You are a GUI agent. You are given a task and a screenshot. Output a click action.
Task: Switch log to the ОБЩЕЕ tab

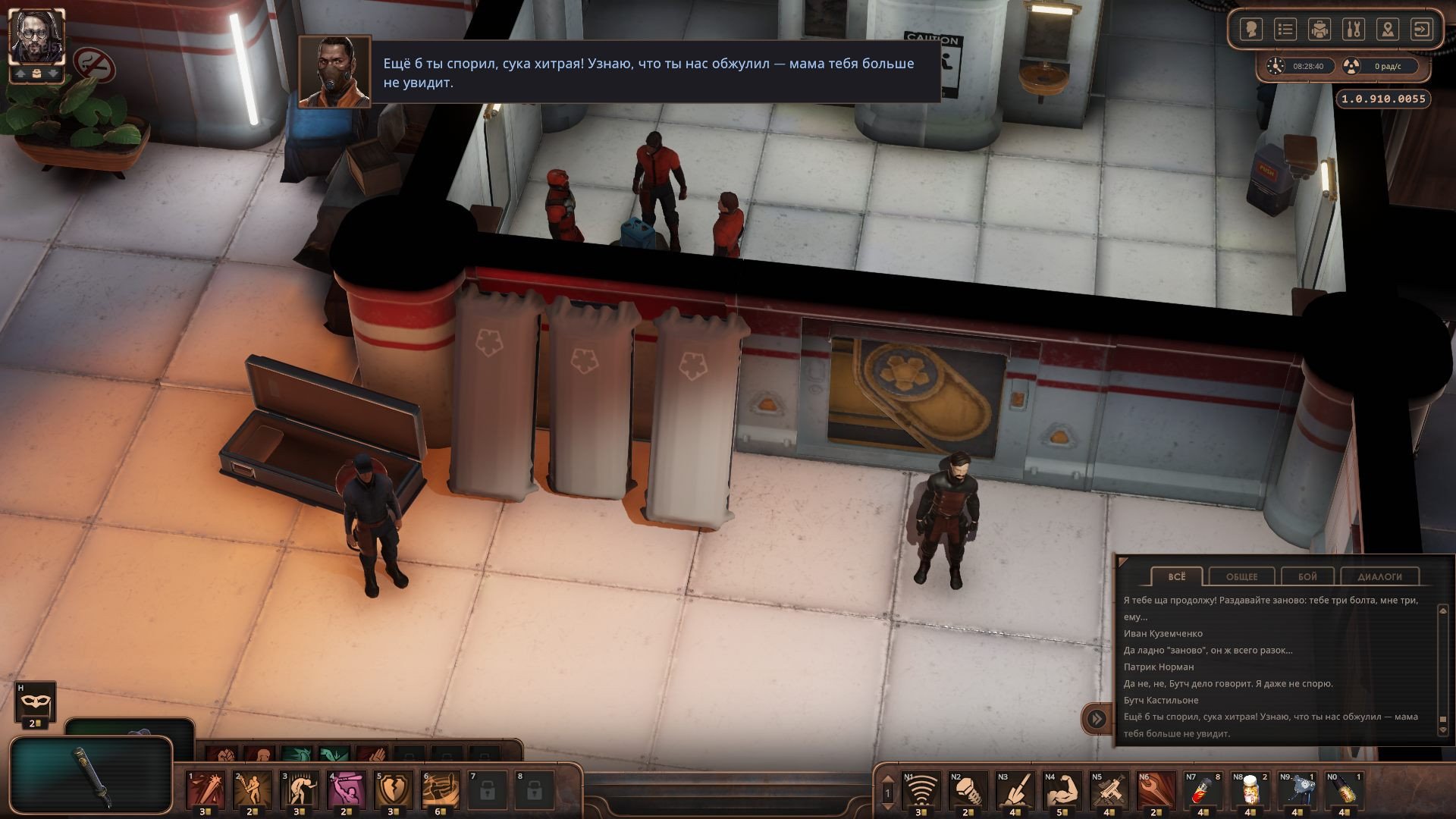1241,576
